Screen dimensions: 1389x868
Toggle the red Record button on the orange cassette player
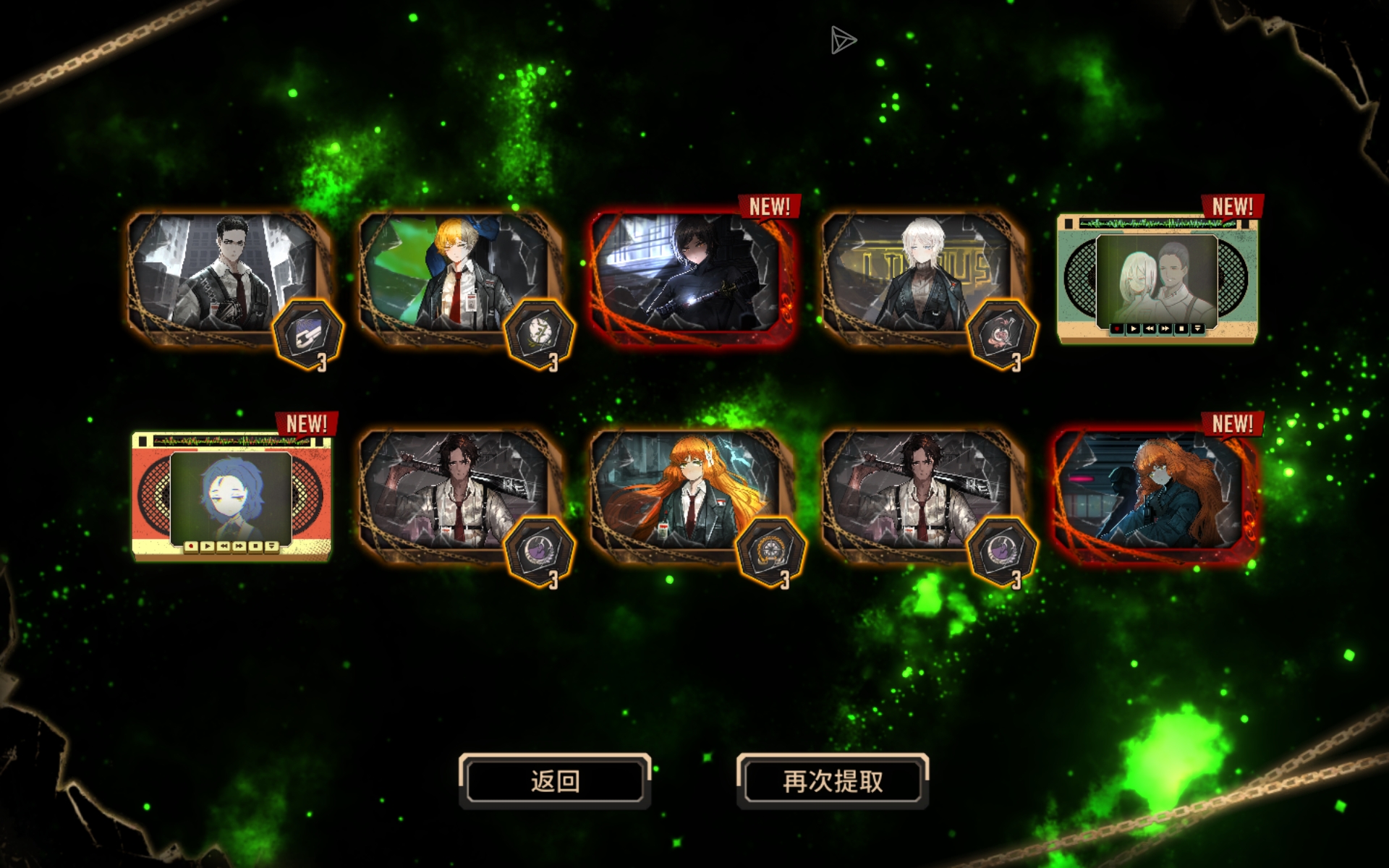192,546
